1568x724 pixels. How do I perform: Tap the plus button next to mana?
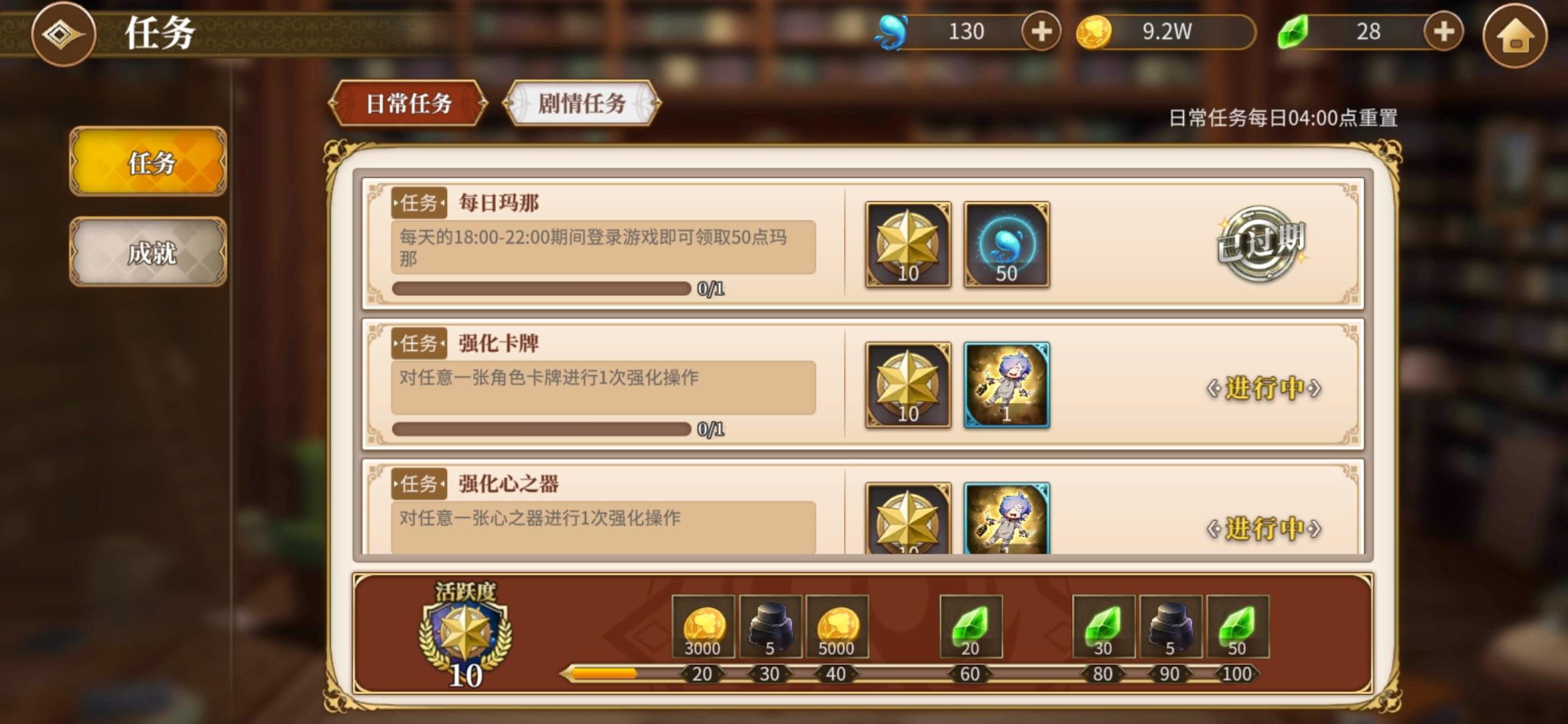[1041, 32]
